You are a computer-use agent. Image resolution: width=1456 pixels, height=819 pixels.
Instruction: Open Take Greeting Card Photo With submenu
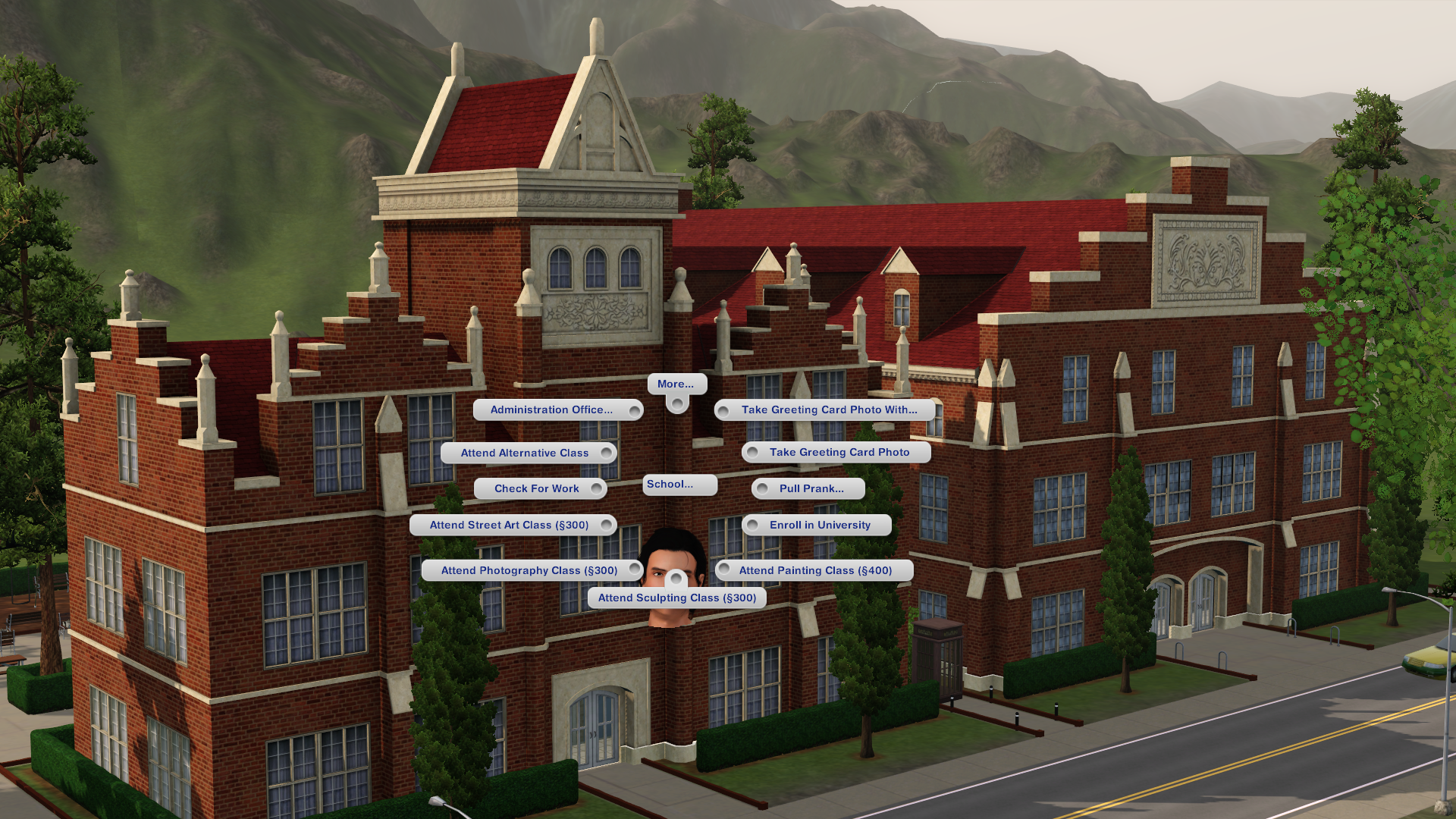click(831, 409)
